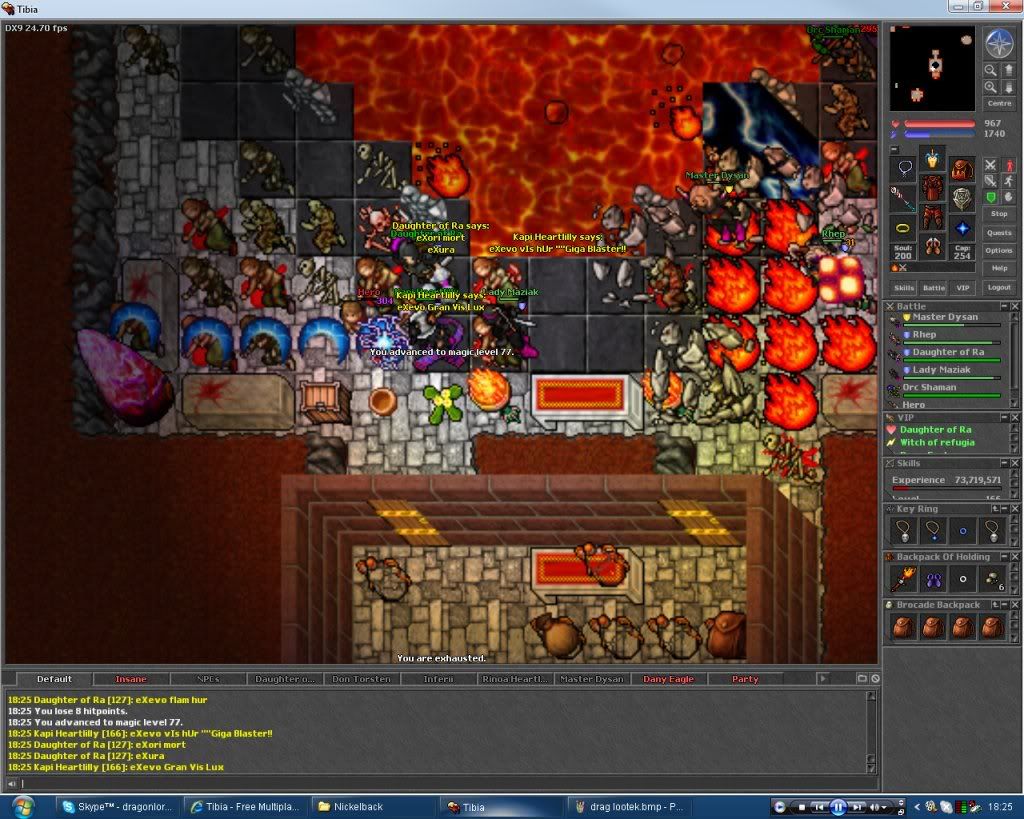Click the minimap compass rose
The width and height of the screenshot is (1024, 819).
point(999,43)
